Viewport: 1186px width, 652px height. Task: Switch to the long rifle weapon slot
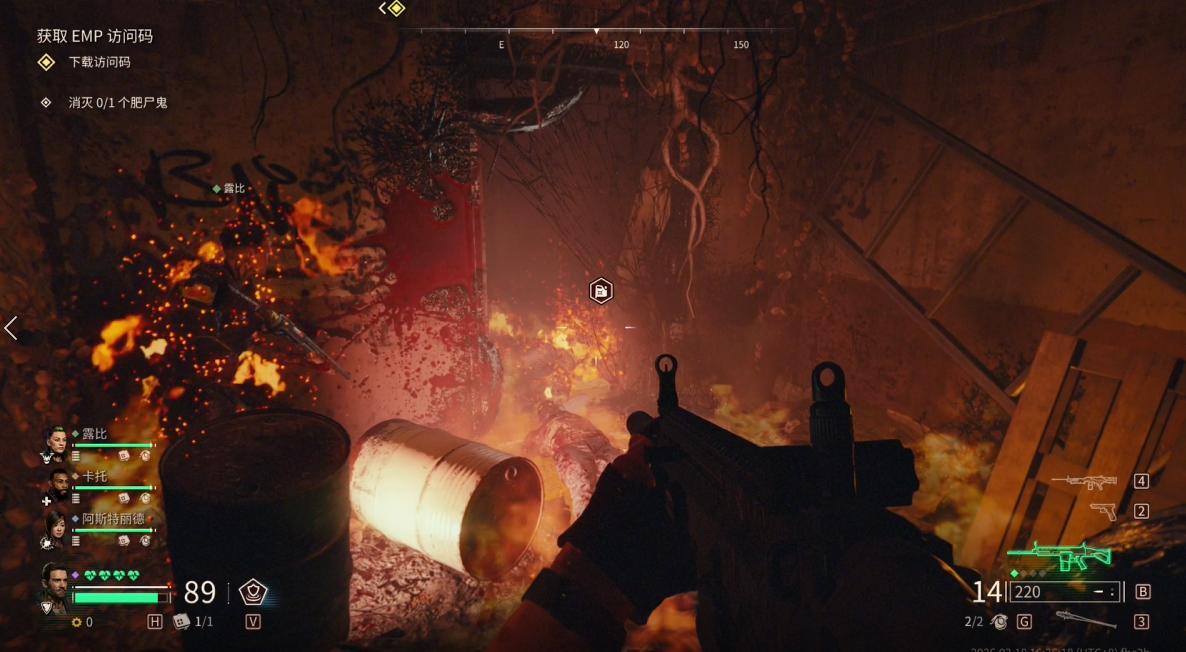tap(1084, 481)
